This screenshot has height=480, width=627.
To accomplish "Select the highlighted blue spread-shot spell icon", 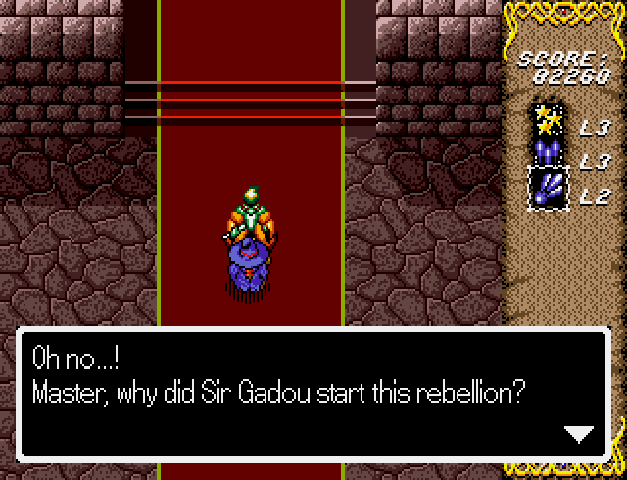I will (x=548, y=187).
